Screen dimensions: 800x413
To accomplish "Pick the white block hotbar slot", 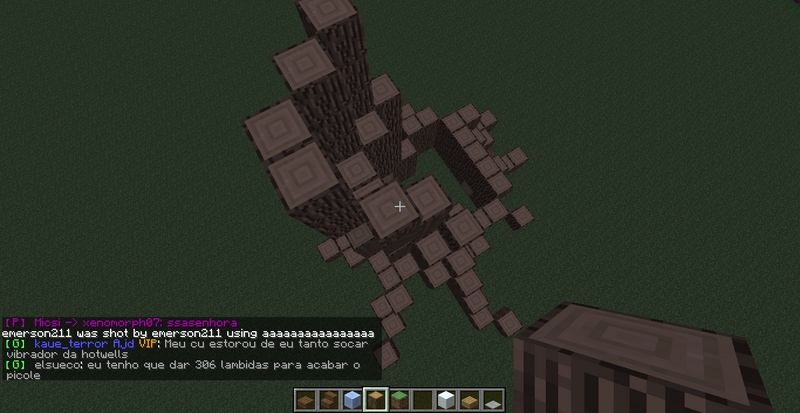I will coord(446,400).
